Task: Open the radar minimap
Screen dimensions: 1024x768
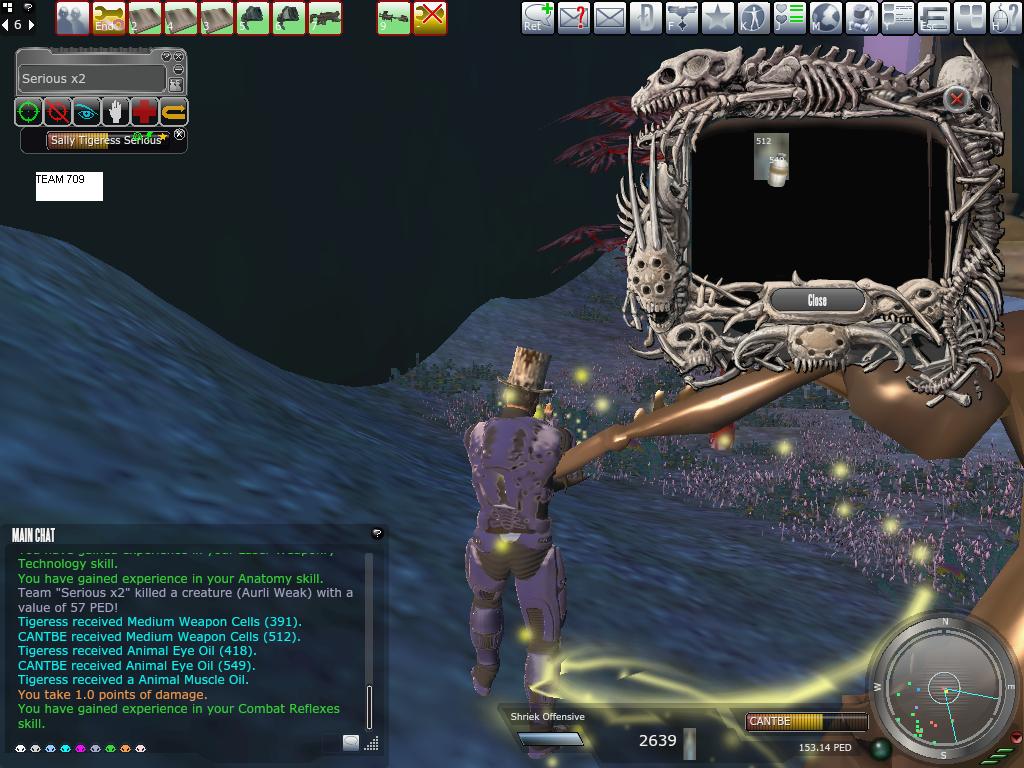Action: point(944,688)
